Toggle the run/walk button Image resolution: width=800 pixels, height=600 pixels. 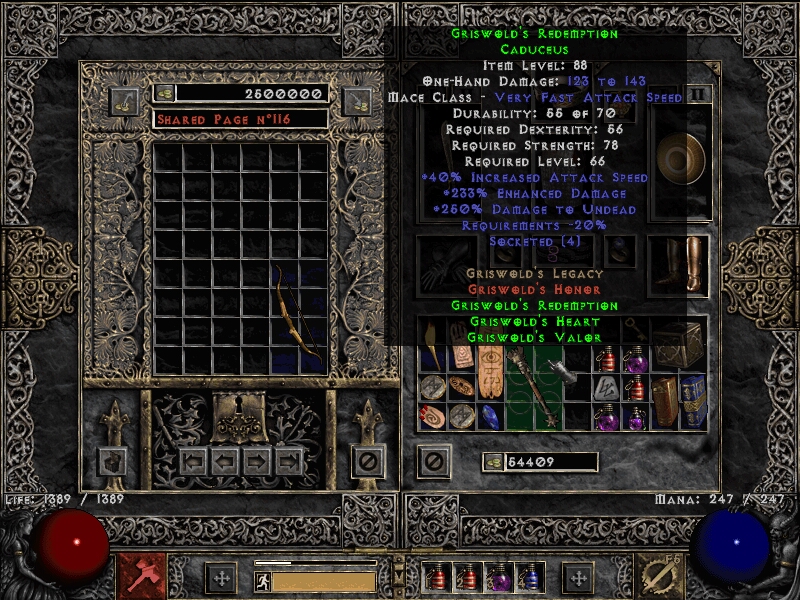262,581
